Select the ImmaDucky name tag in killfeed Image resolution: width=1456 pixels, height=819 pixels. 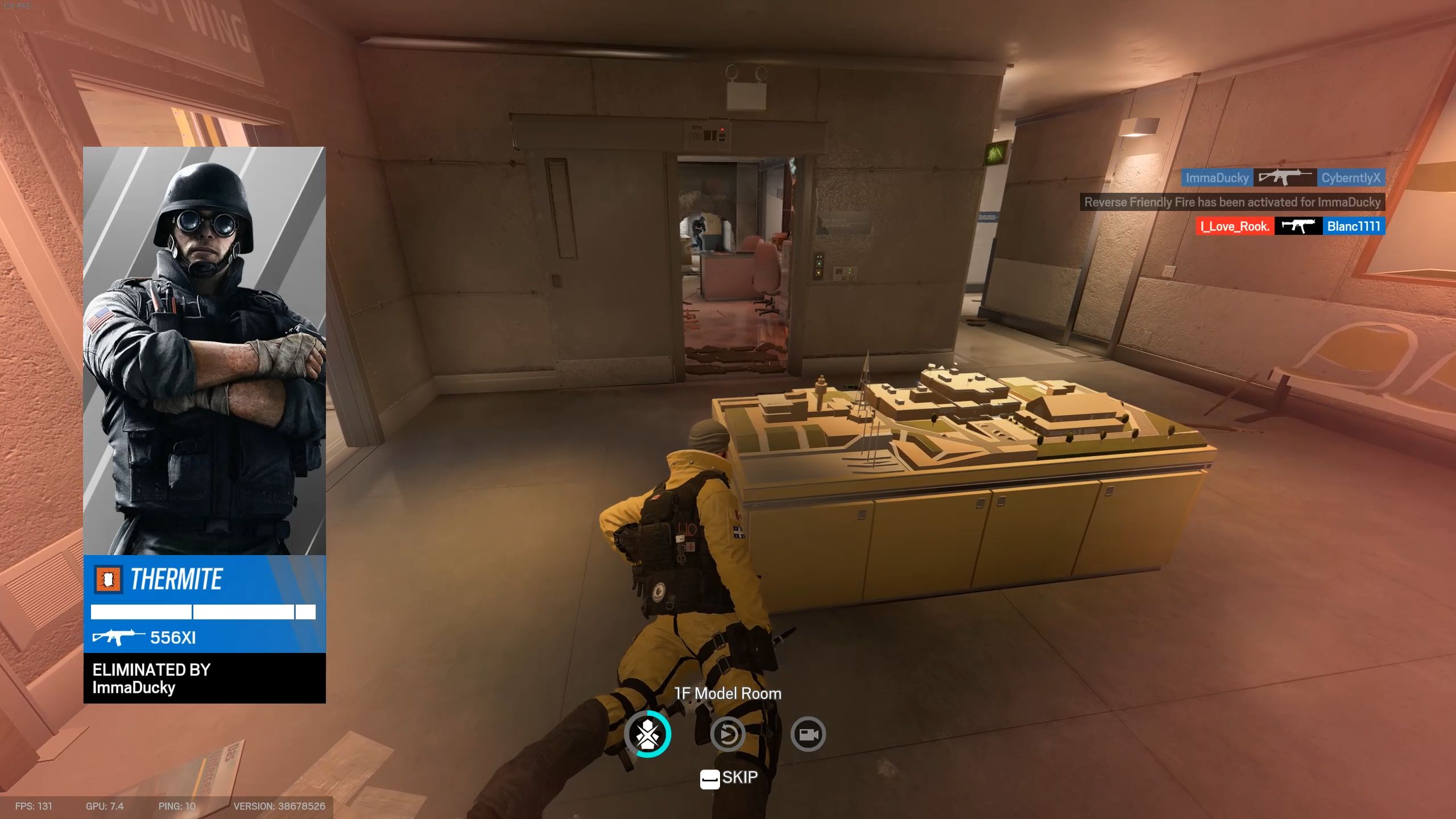(1216, 177)
